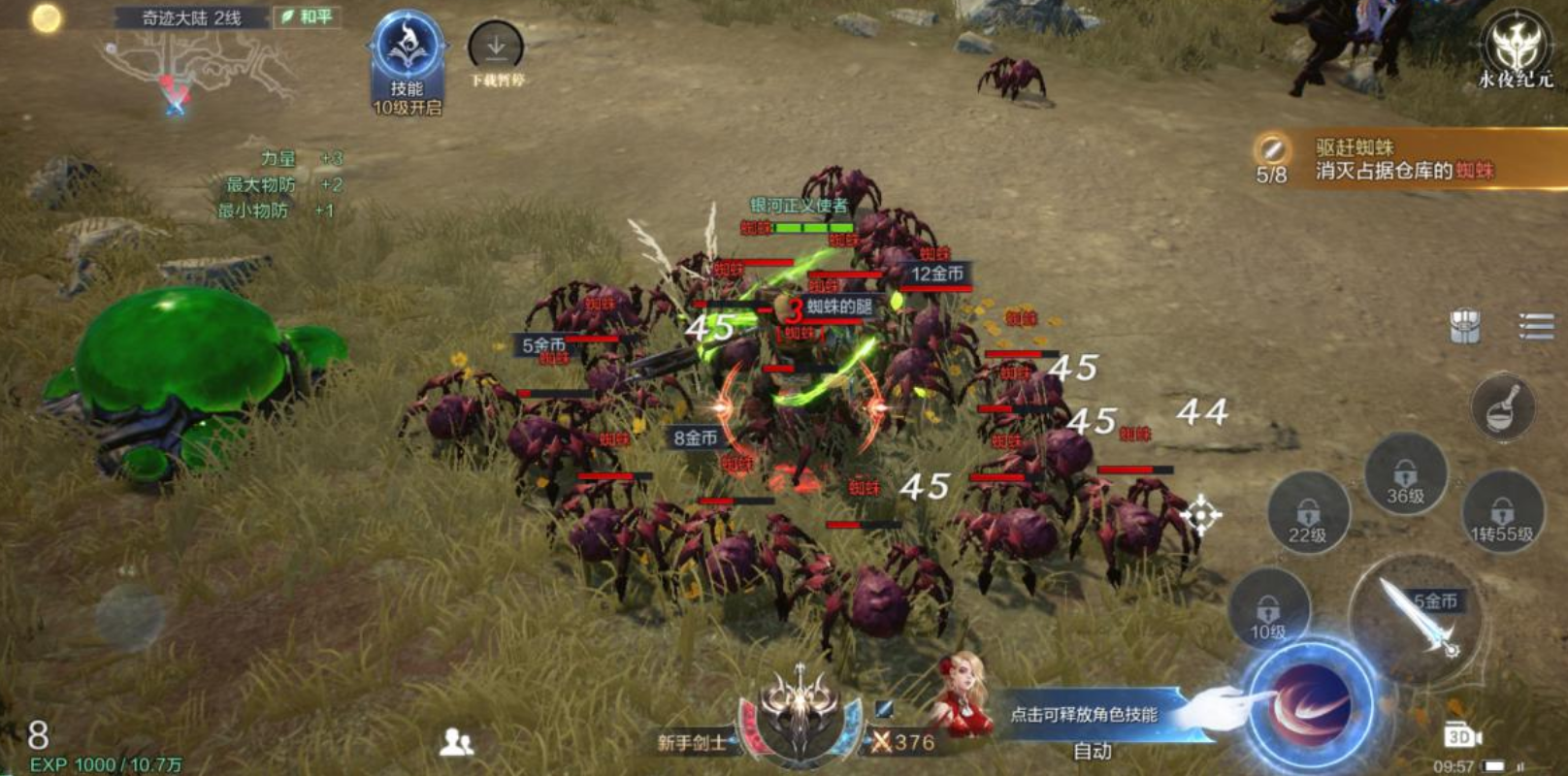This screenshot has height=776, width=1568.
Task: Open the 新手剑士 character emblem
Action: 799,718
